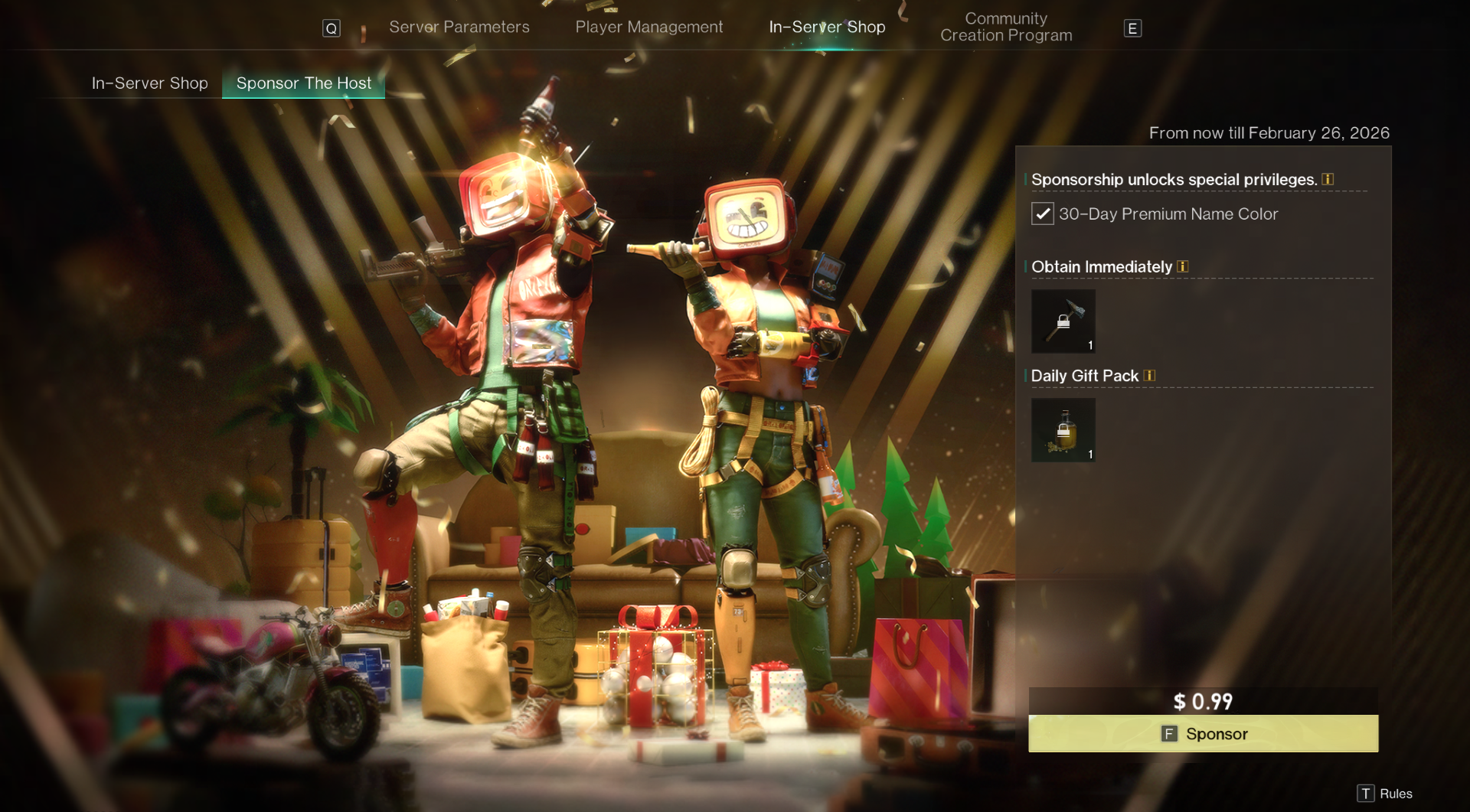
Task: Select the locked bottle daily gift slot
Action: pyautogui.click(x=1063, y=430)
